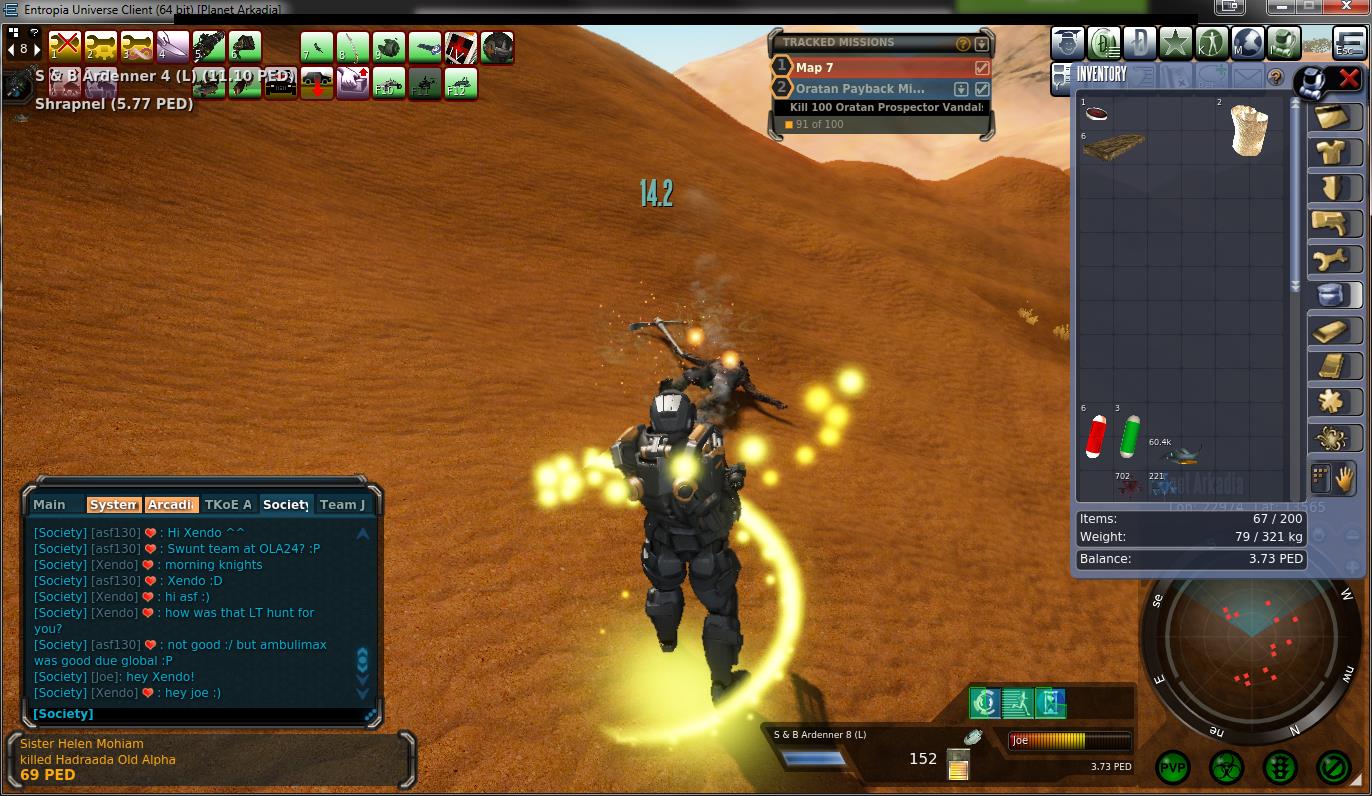
Task: Select the green canister in inventory
Action: (x=1129, y=437)
